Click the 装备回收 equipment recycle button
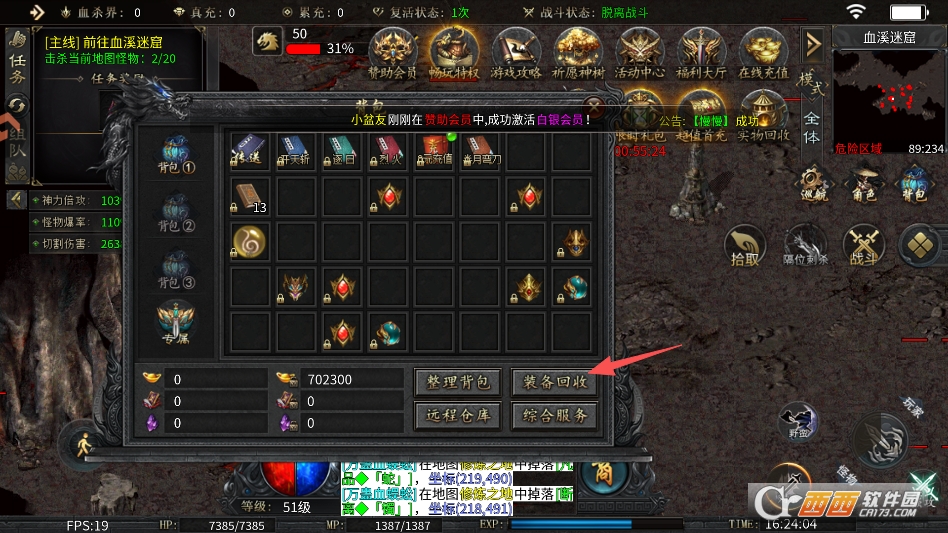The height and width of the screenshot is (533, 948). click(x=554, y=382)
